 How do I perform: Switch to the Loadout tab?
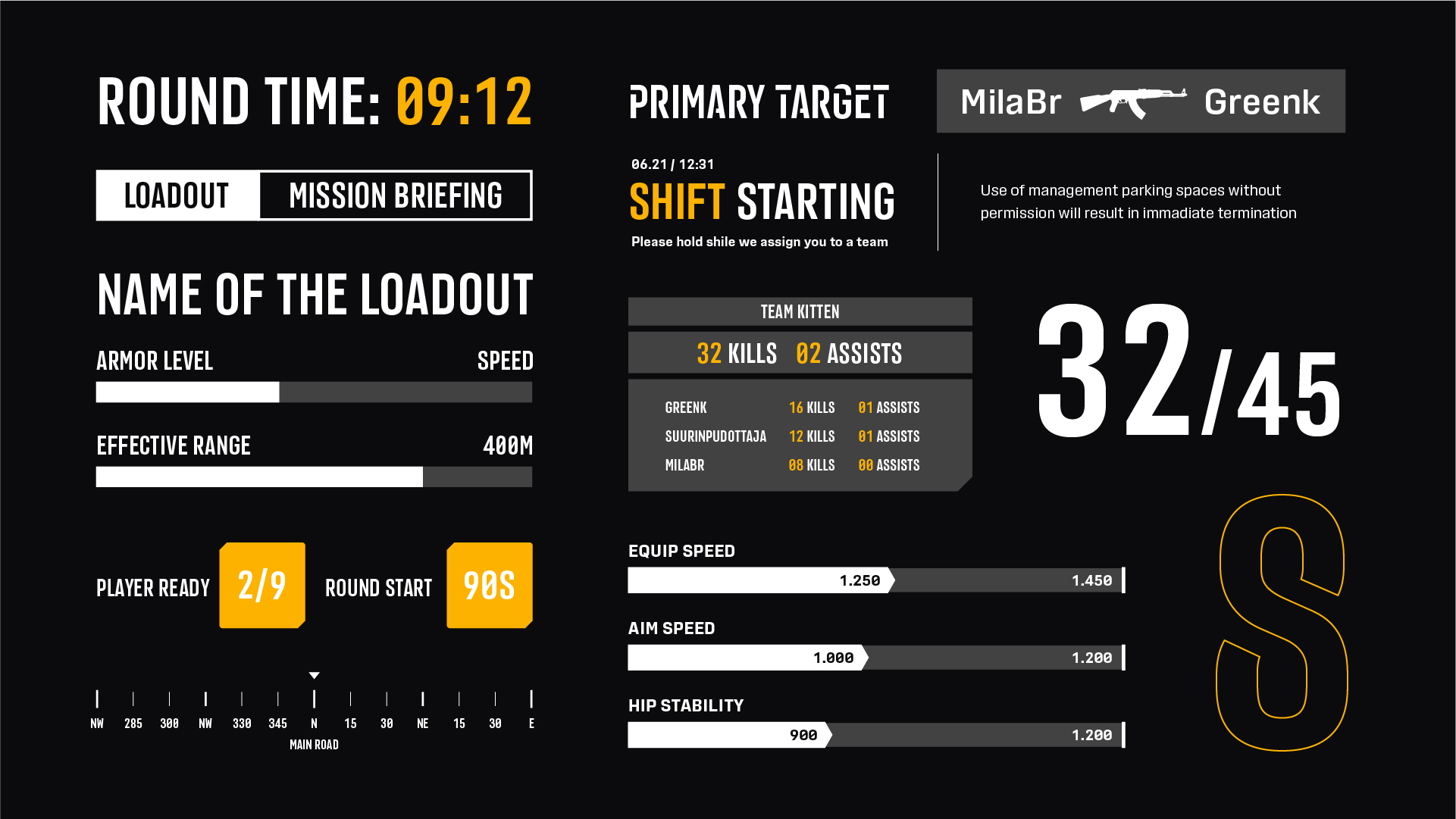pyautogui.click(x=177, y=195)
